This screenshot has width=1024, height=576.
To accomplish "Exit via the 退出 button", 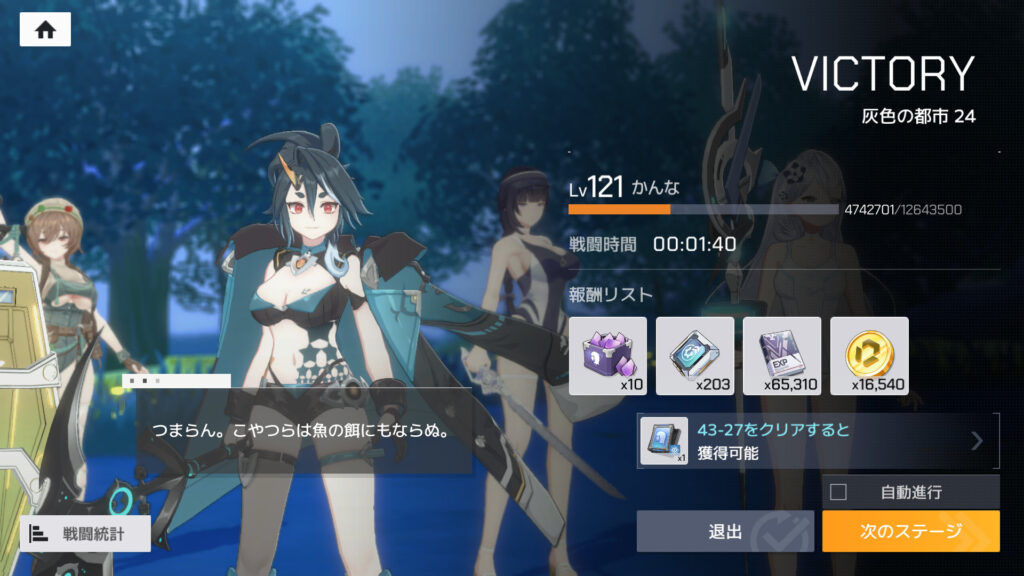I will pos(725,531).
